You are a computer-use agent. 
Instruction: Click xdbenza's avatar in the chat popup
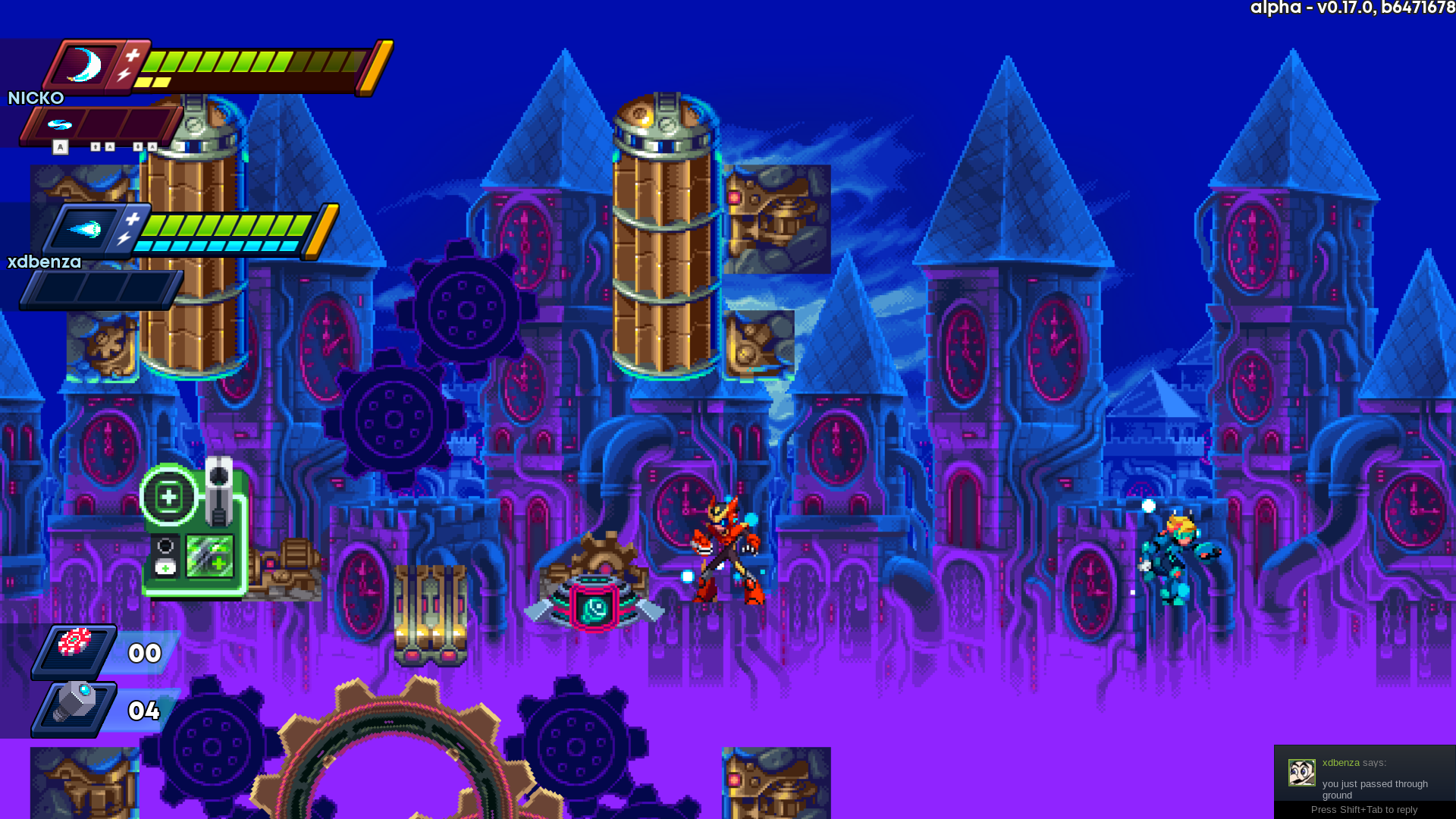tap(1301, 773)
